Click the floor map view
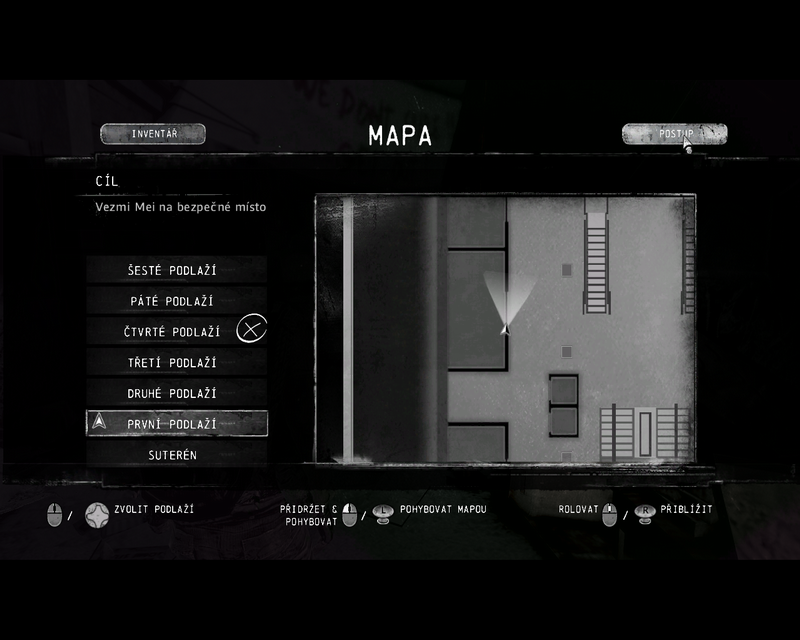The height and width of the screenshot is (640, 800). tap(505, 328)
